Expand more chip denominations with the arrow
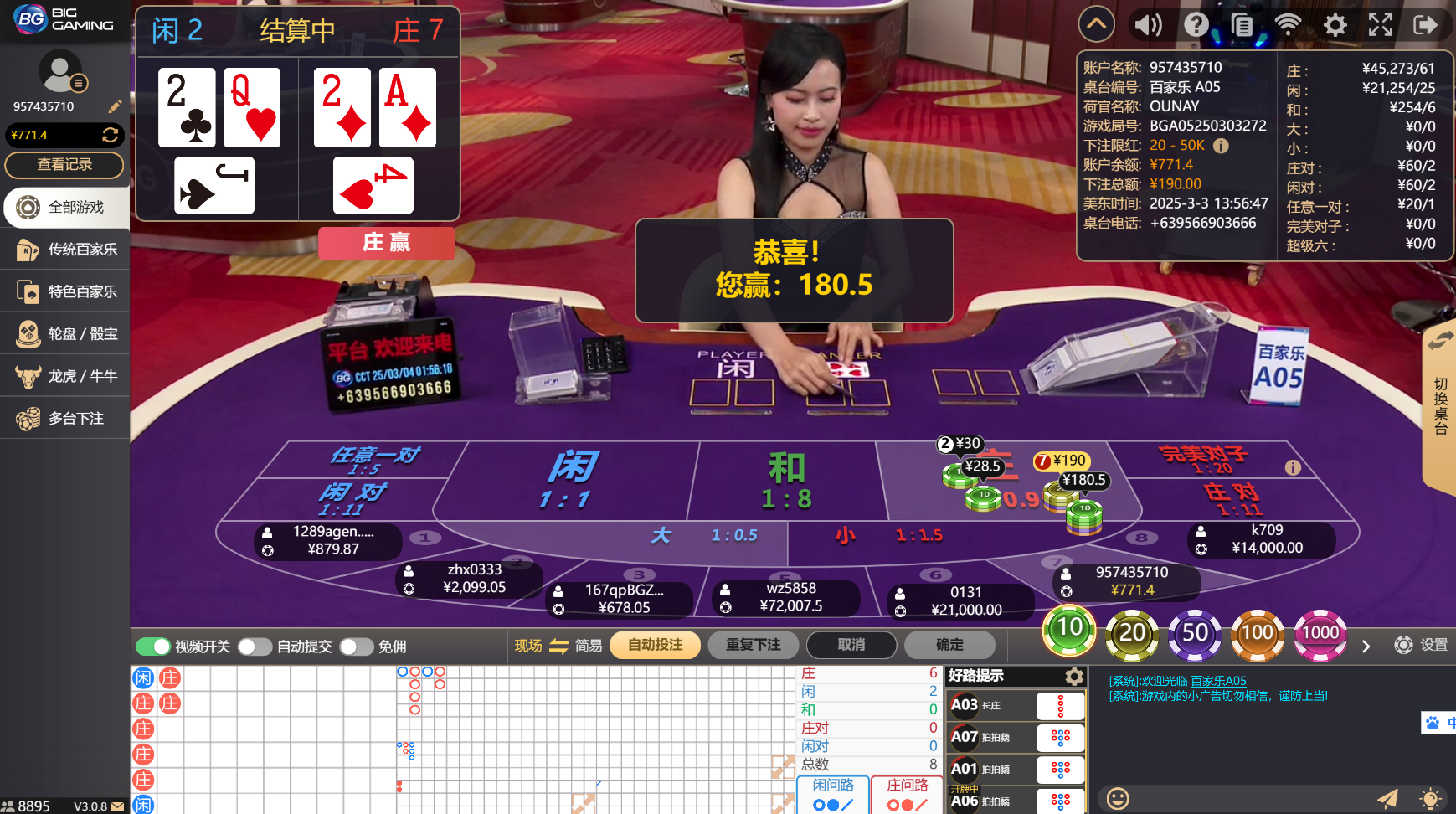 (1366, 646)
